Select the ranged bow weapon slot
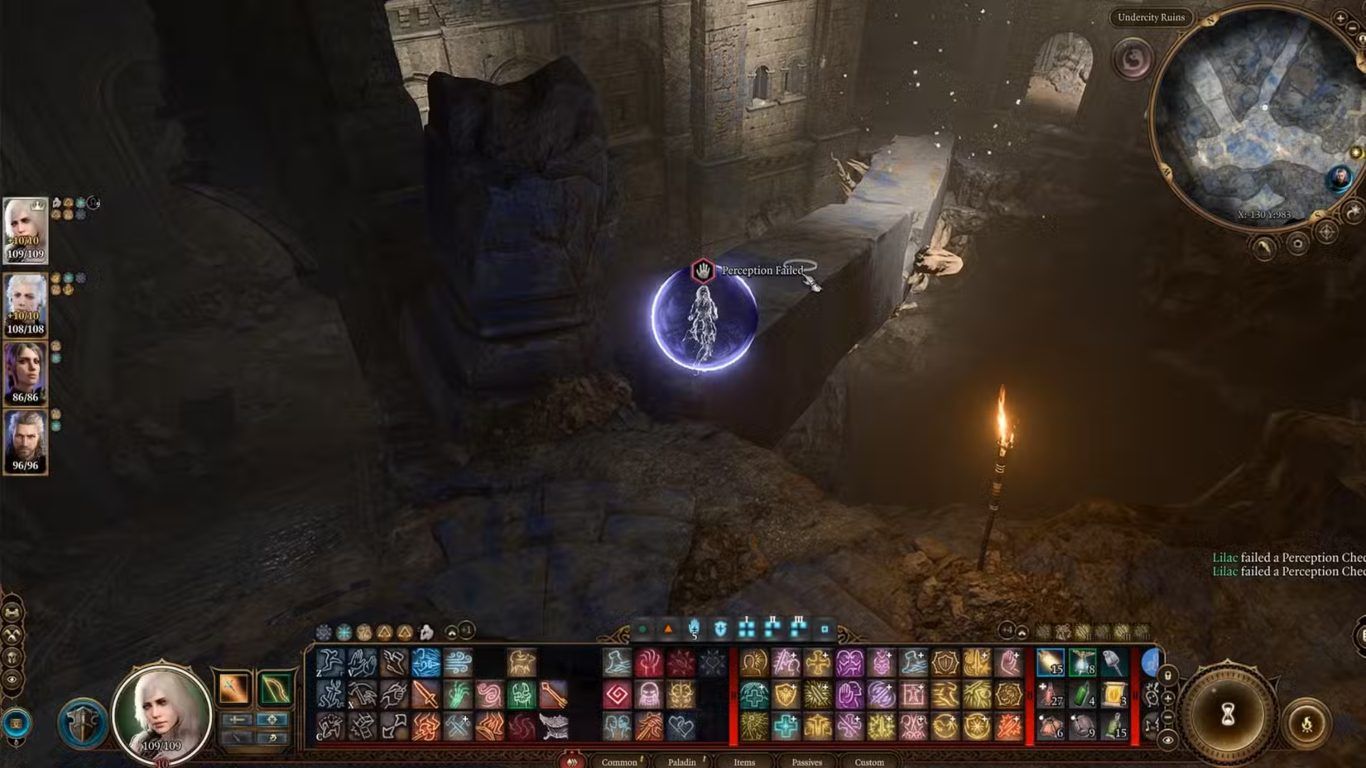Screen dimensions: 1366x768 273,688
